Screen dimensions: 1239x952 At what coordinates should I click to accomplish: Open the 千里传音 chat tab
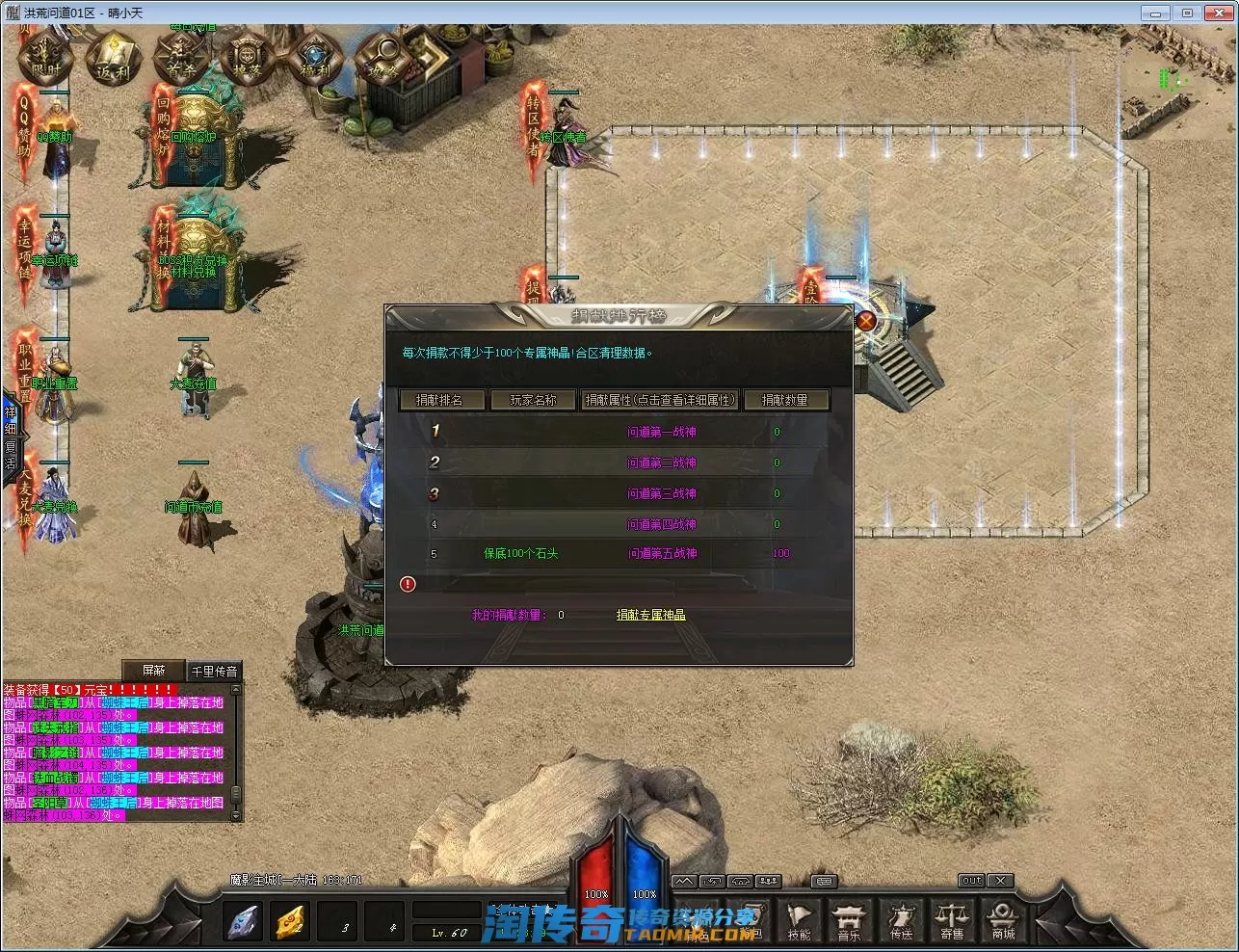214,671
